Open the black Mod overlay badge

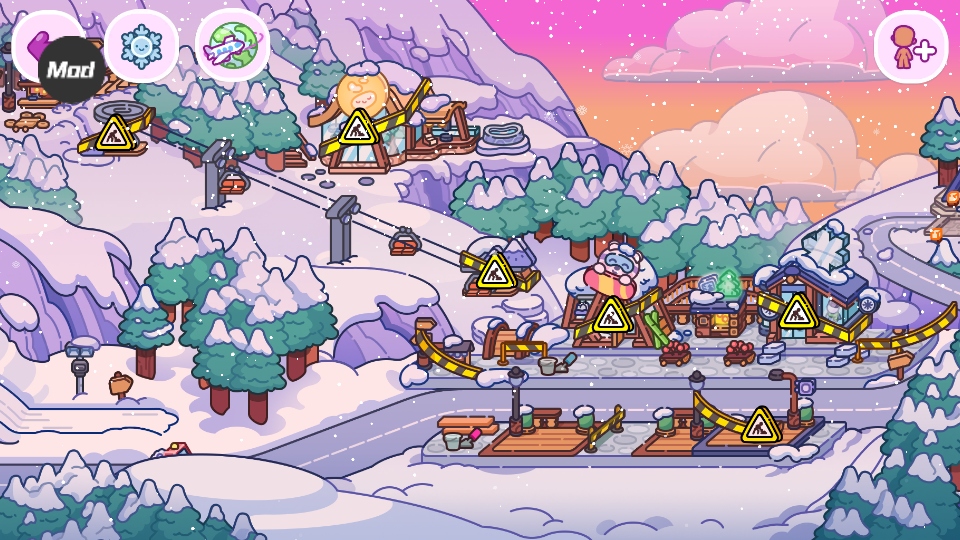(72, 70)
